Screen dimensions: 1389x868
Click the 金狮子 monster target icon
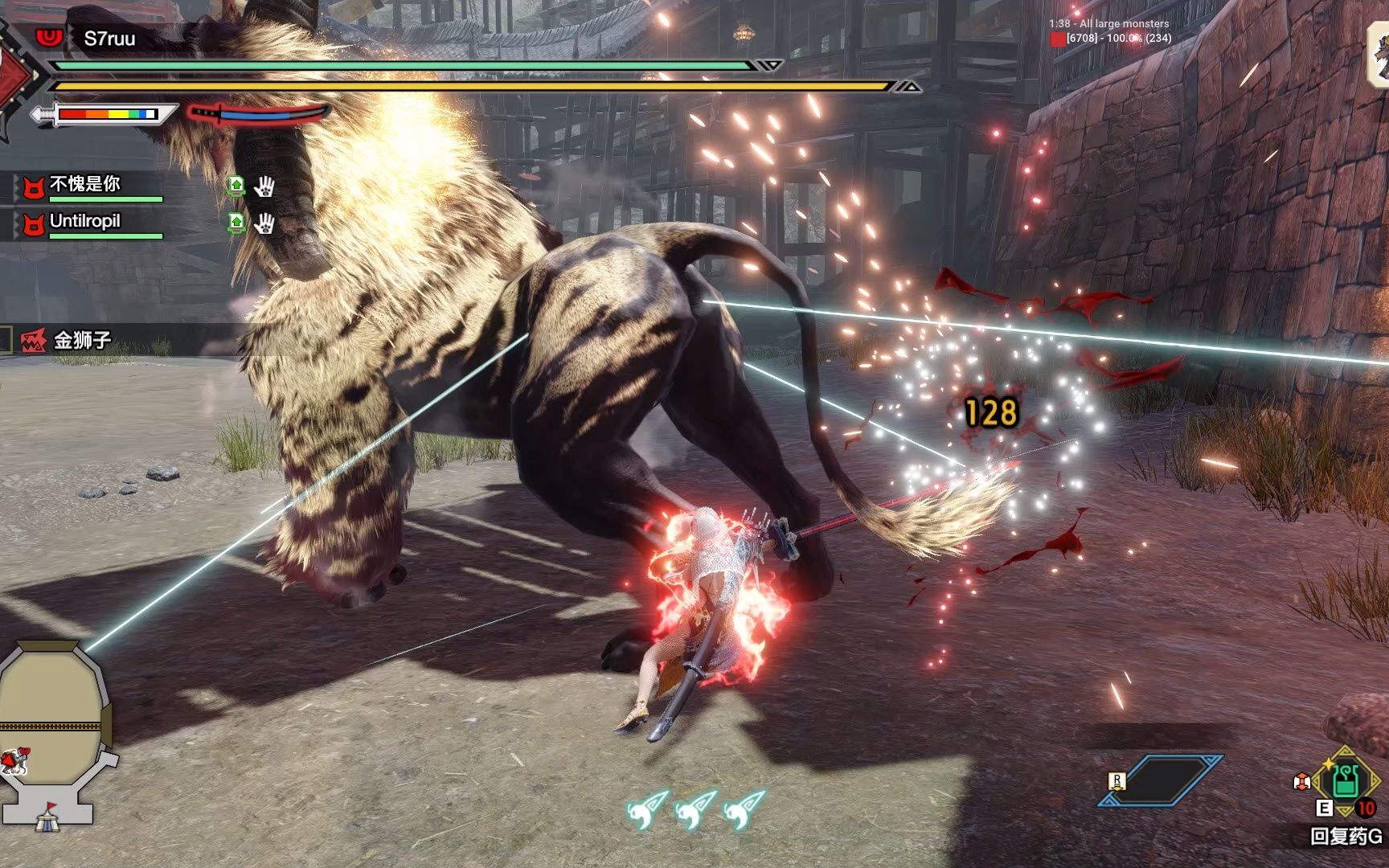[x=33, y=341]
